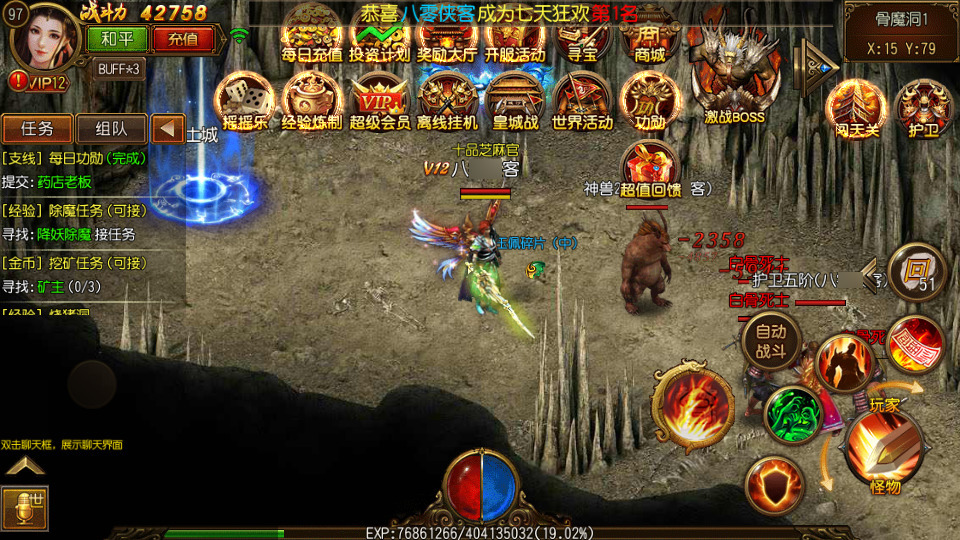Open the 护卫 guard icon
This screenshot has height=540, width=960.
click(x=922, y=108)
